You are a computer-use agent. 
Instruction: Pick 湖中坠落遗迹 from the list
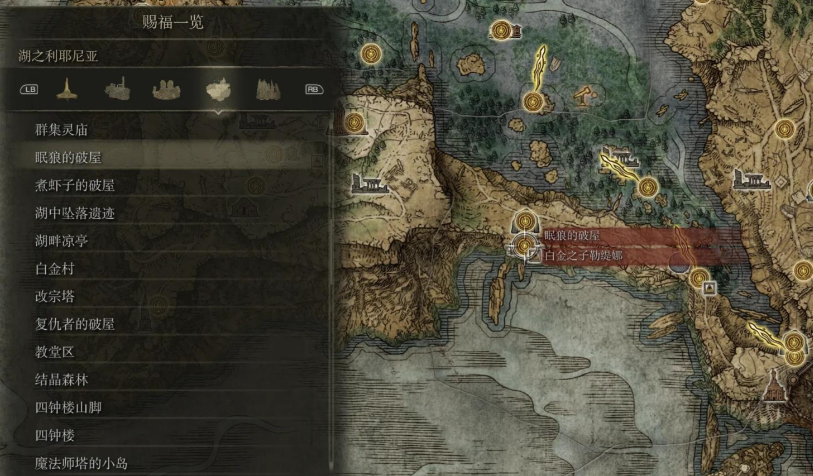[75, 213]
